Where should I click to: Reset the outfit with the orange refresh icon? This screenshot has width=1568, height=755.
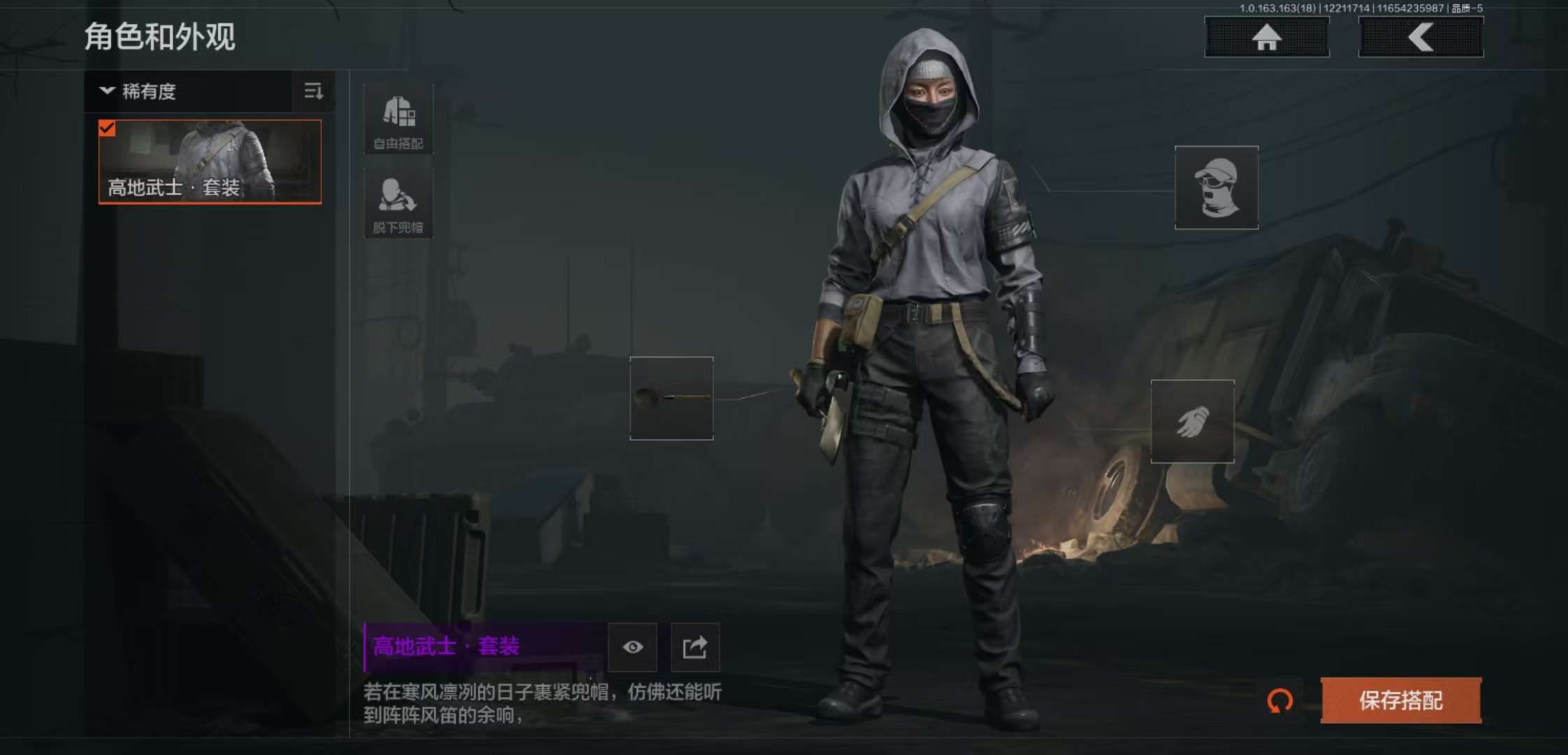[1280, 700]
